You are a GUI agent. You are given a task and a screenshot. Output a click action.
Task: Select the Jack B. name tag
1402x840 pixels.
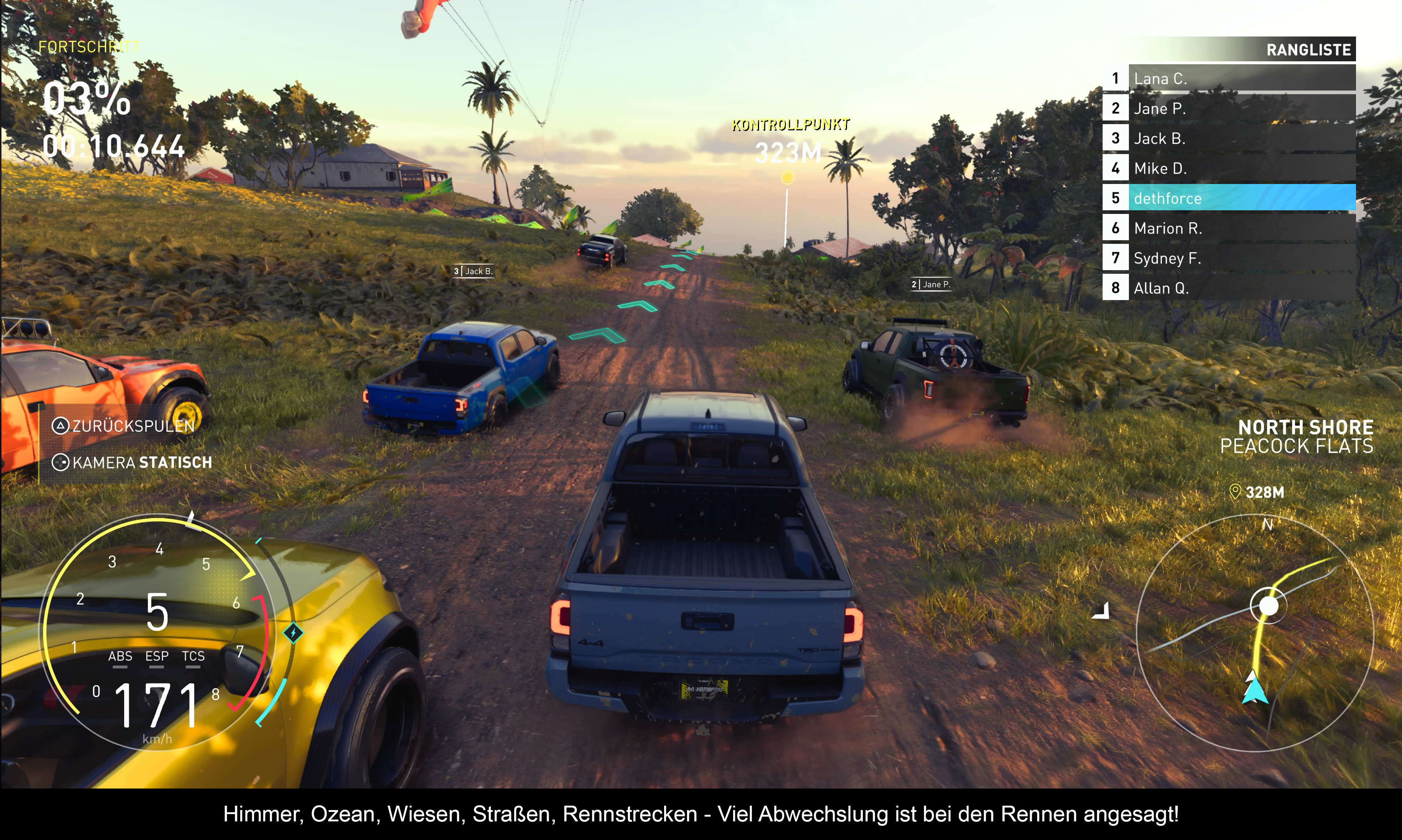[473, 271]
